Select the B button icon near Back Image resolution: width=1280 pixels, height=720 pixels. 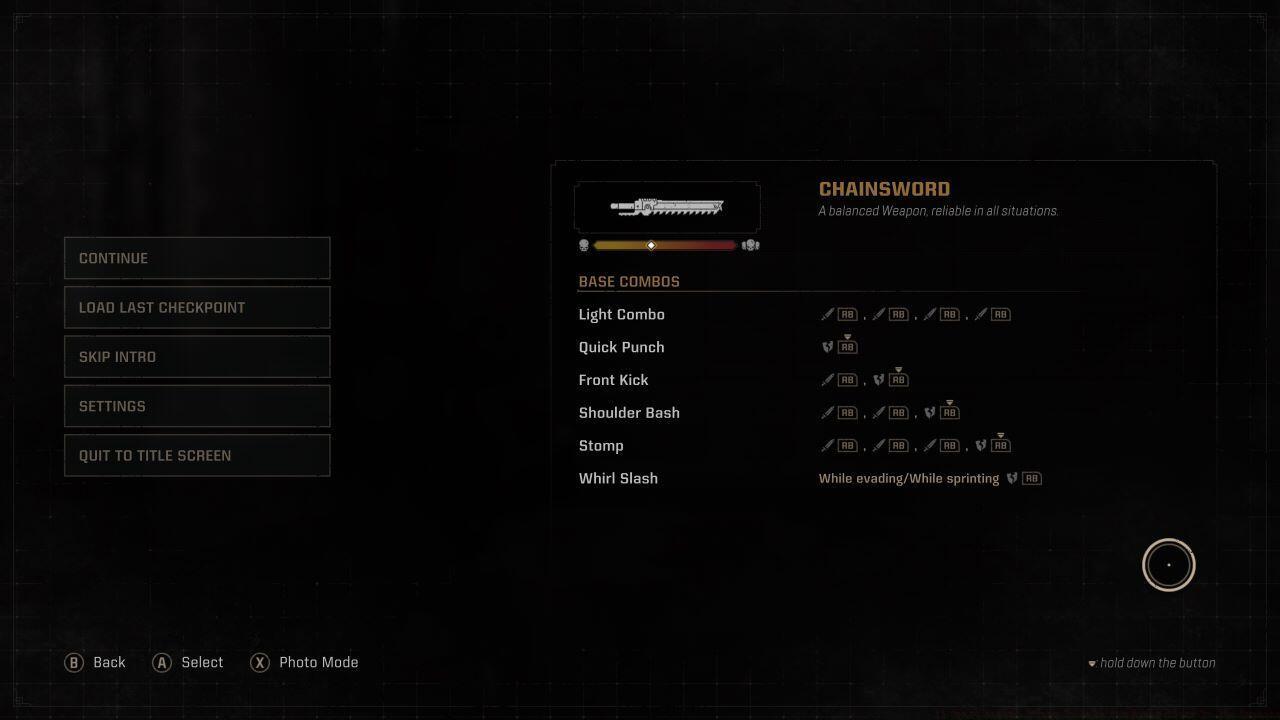73,662
